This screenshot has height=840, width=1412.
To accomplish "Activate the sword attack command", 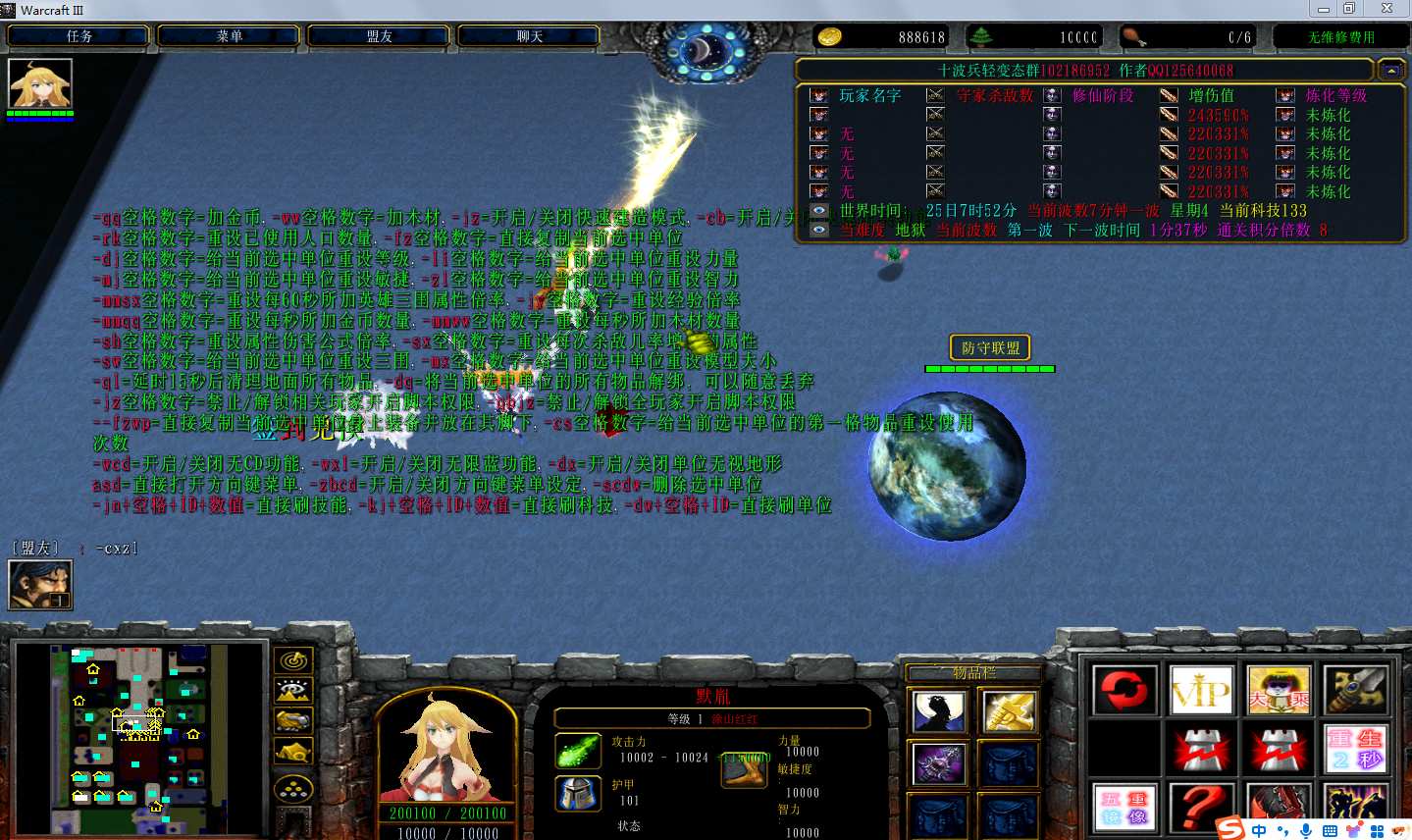I will point(1356,690).
